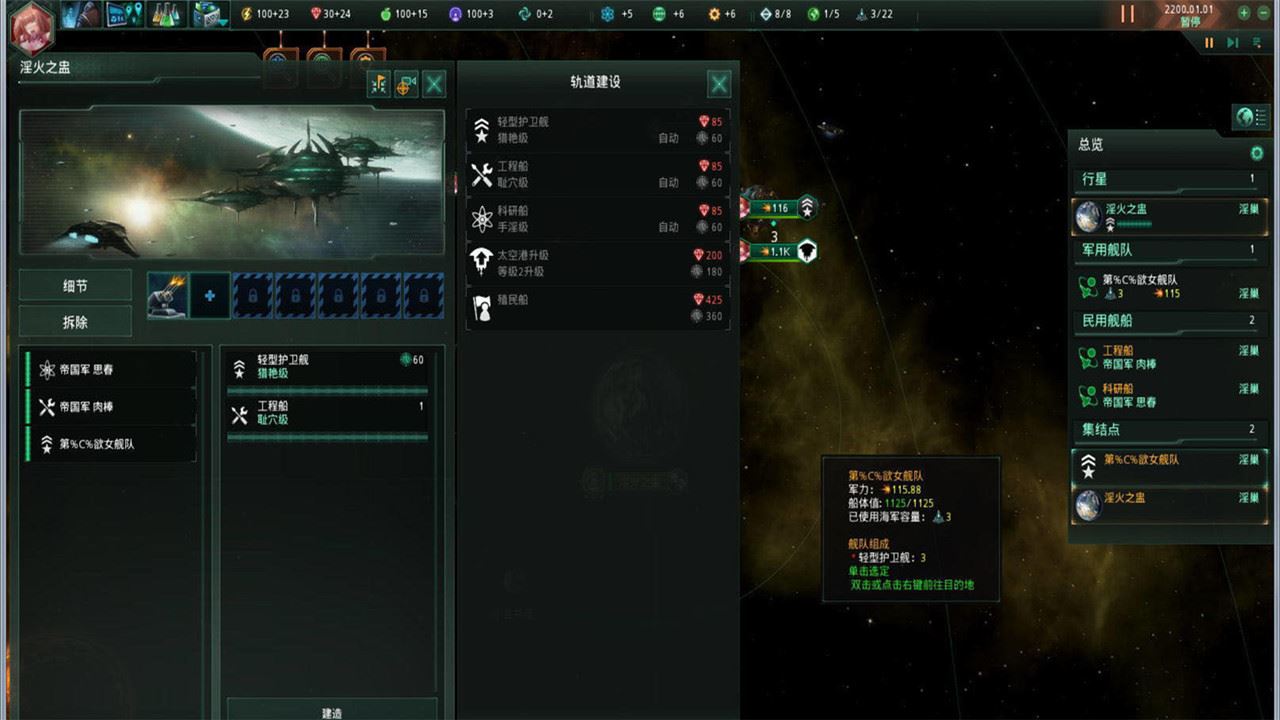
Task: Toggle 自动 for the 科研船 entry
Action: pyautogui.click(x=669, y=226)
